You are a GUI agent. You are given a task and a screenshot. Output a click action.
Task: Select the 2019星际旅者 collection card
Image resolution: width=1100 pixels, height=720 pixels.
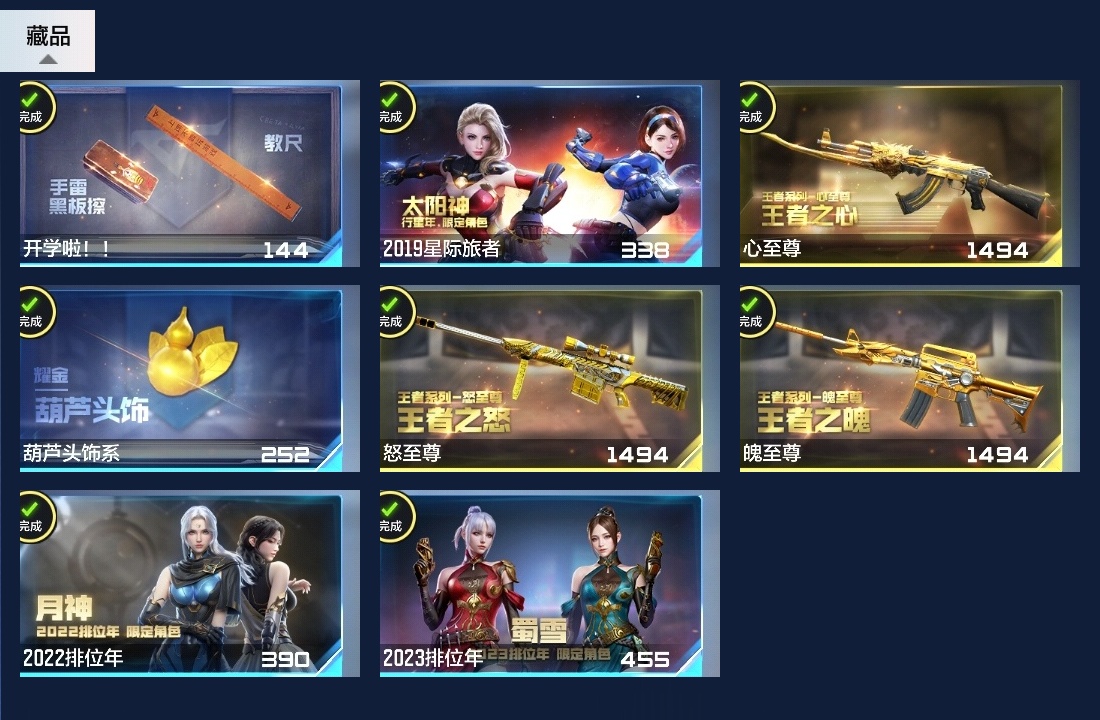(541, 174)
